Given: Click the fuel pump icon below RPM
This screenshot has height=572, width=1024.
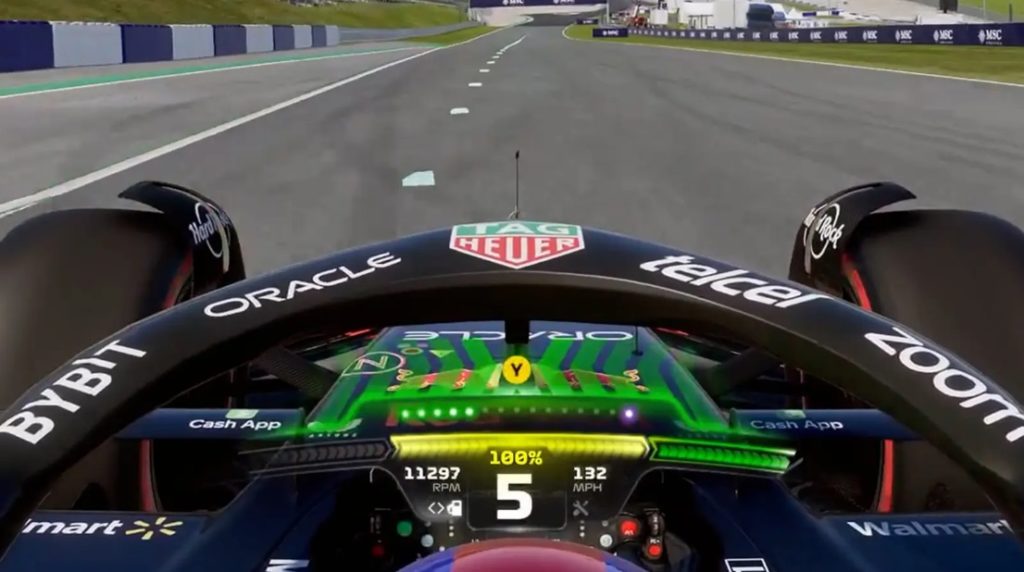Looking at the screenshot, I should tap(453, 508).
